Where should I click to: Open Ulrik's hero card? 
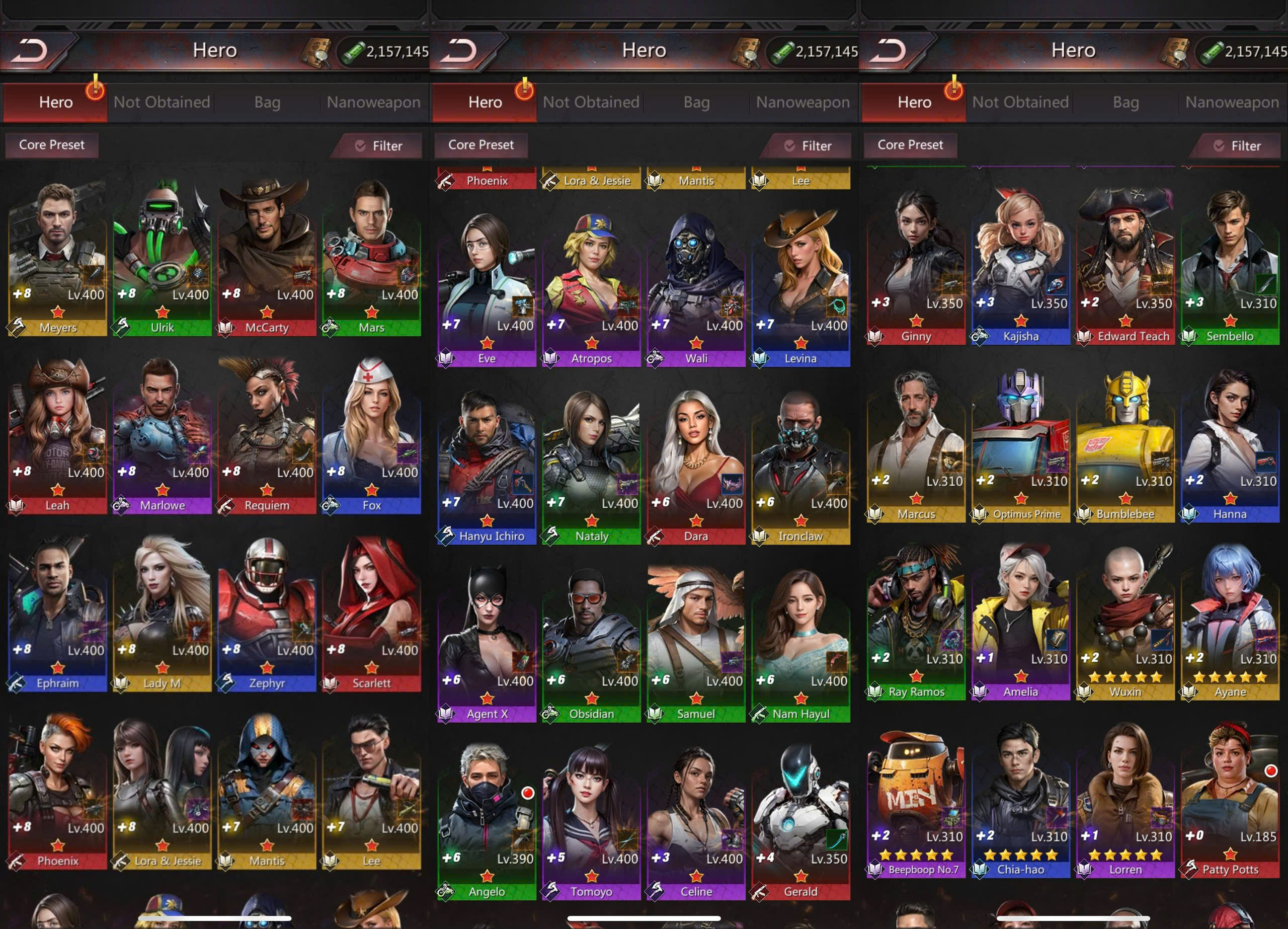pos(162,256)
